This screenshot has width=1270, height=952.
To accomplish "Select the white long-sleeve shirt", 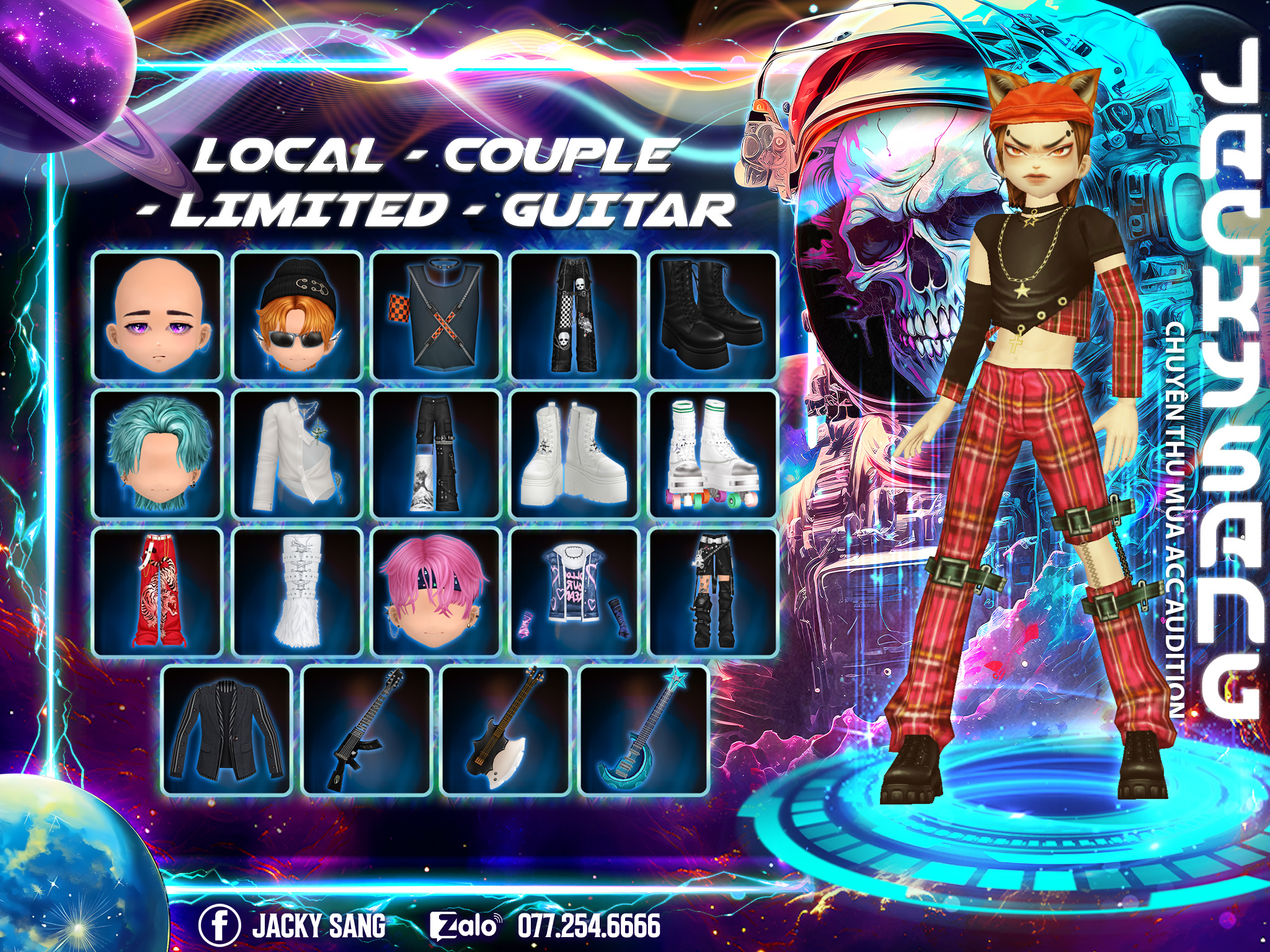I will pyautogui.click(x=297, y=454).
